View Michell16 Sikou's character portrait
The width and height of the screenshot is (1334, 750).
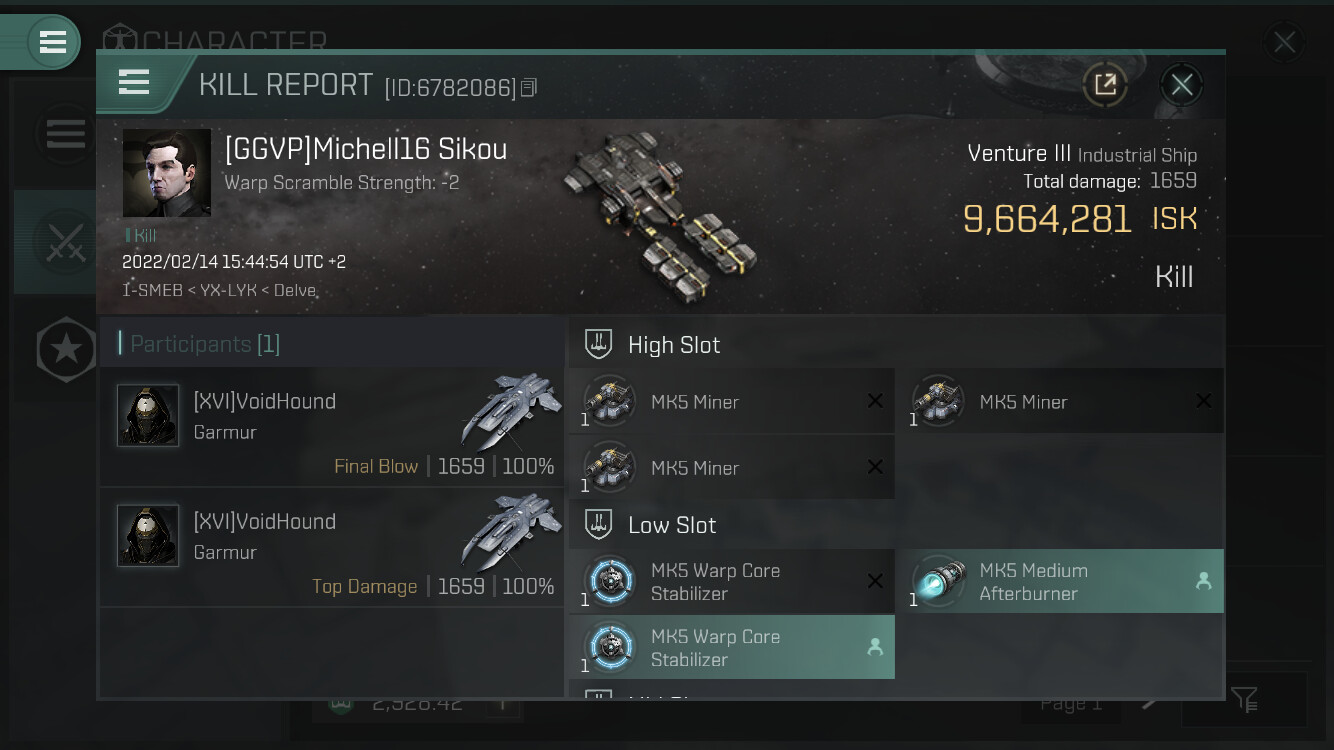click(166, 173)
